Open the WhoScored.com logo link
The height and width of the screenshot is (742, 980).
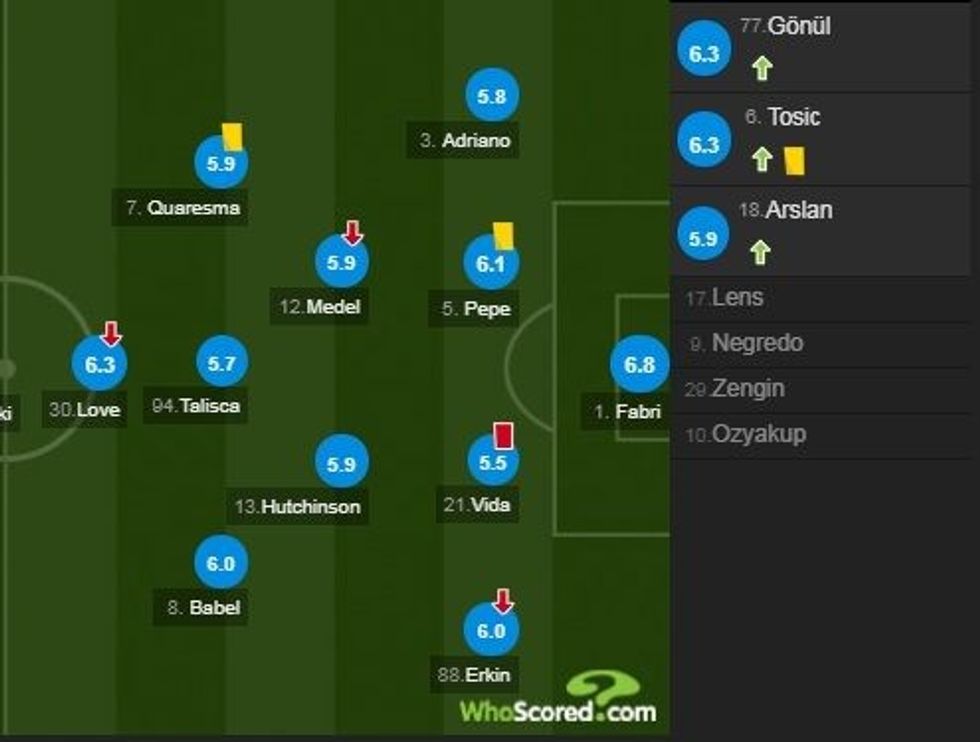click(558, 698)
